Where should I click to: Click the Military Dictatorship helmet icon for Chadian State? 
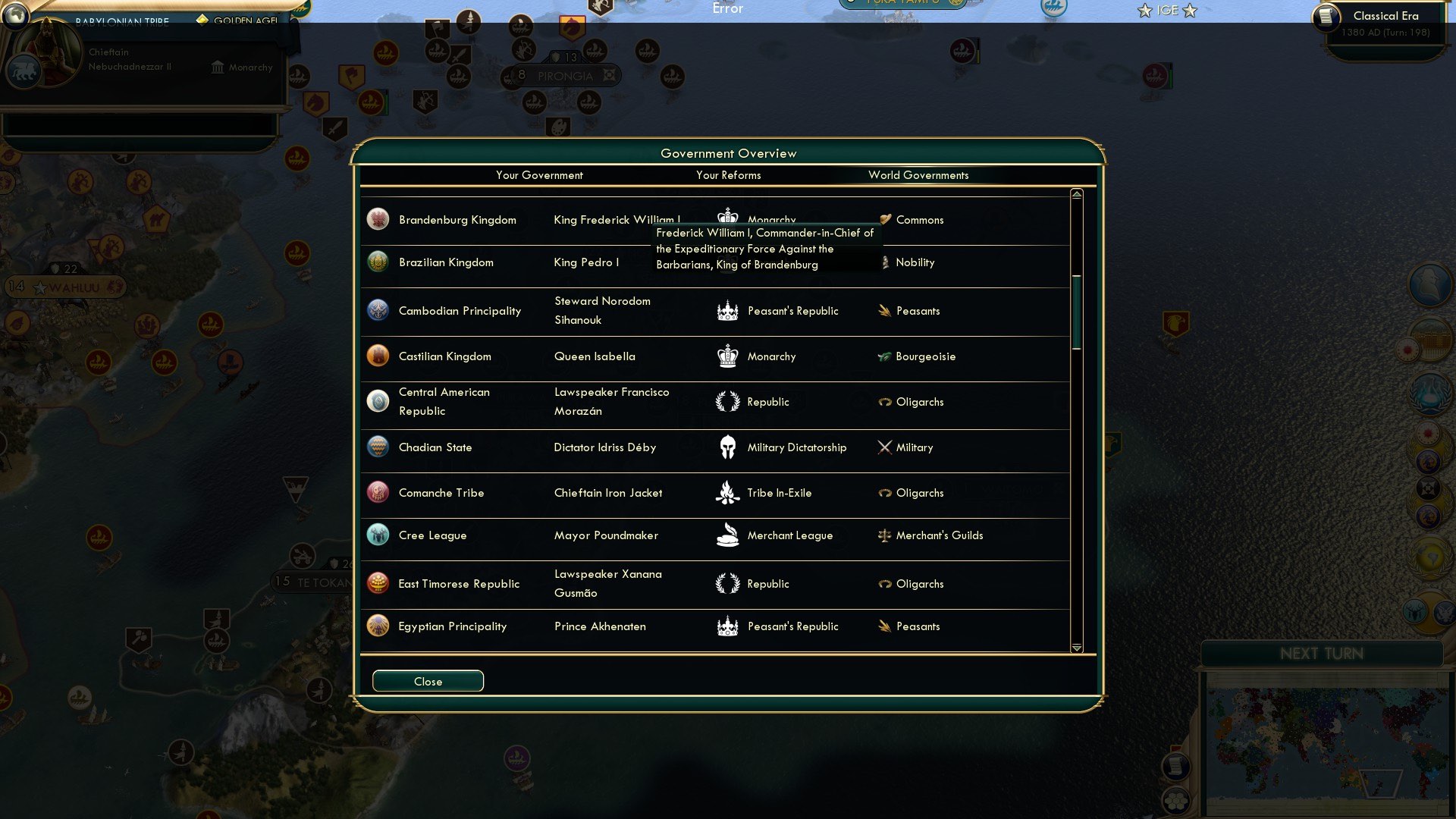coord(728,447)
